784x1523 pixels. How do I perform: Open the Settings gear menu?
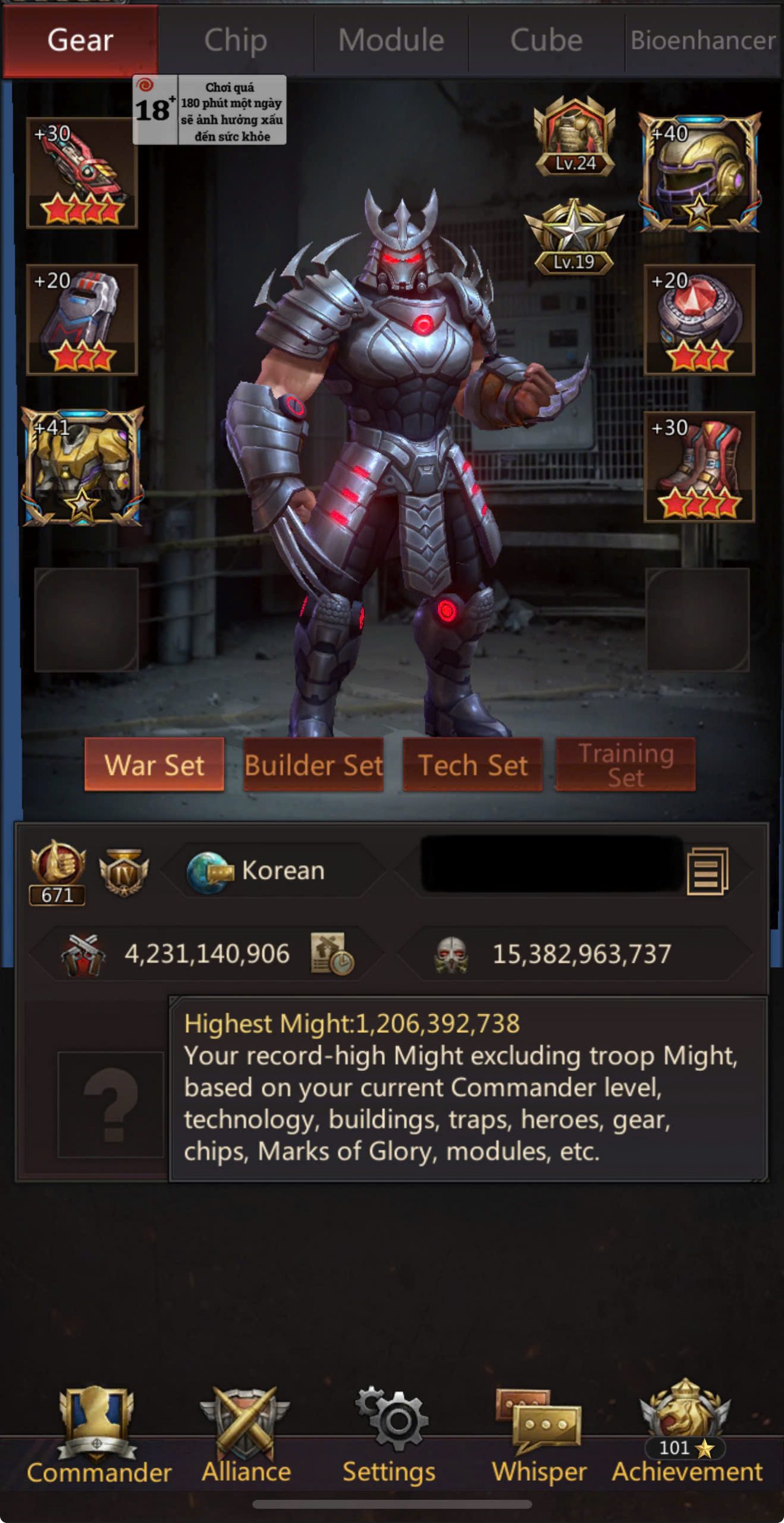coord(390,1434)
